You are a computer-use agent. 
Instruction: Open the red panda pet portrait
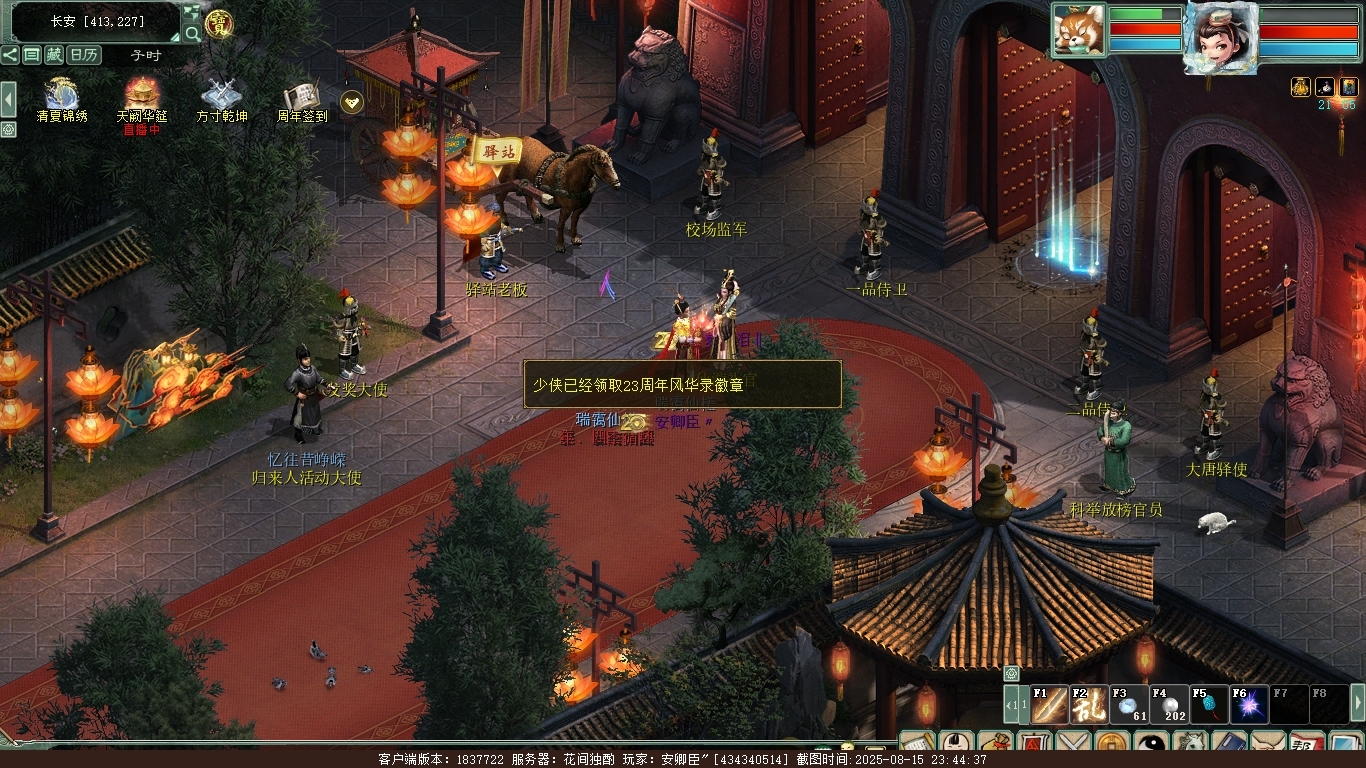[1079, 30]
